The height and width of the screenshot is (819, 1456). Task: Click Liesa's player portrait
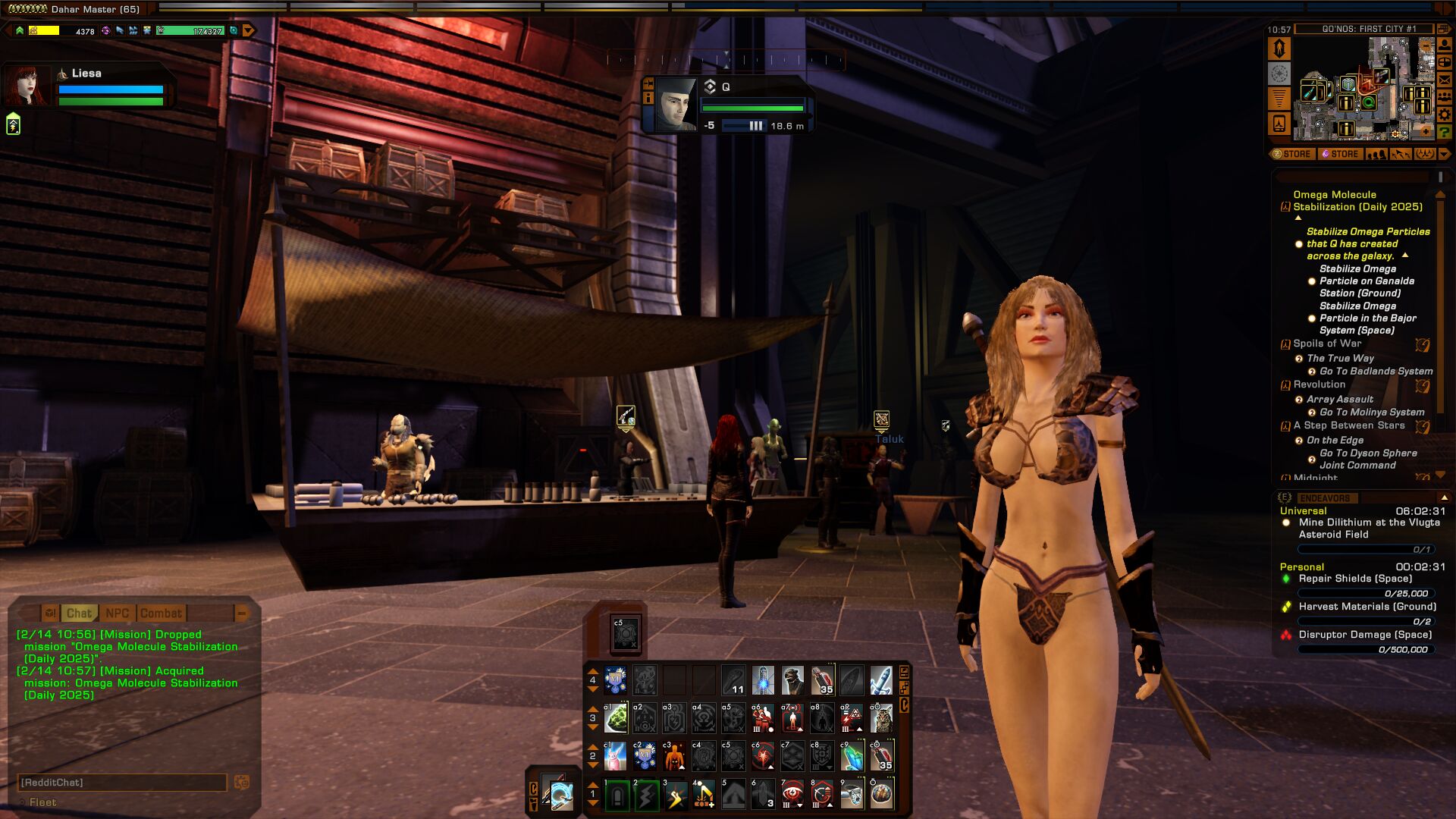pos(27,85)
